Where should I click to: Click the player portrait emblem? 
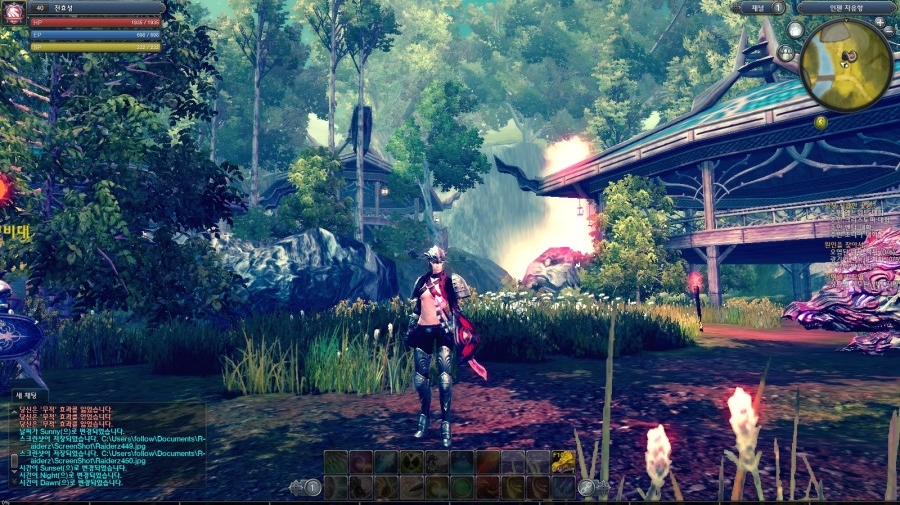click(x=15, y=14)
